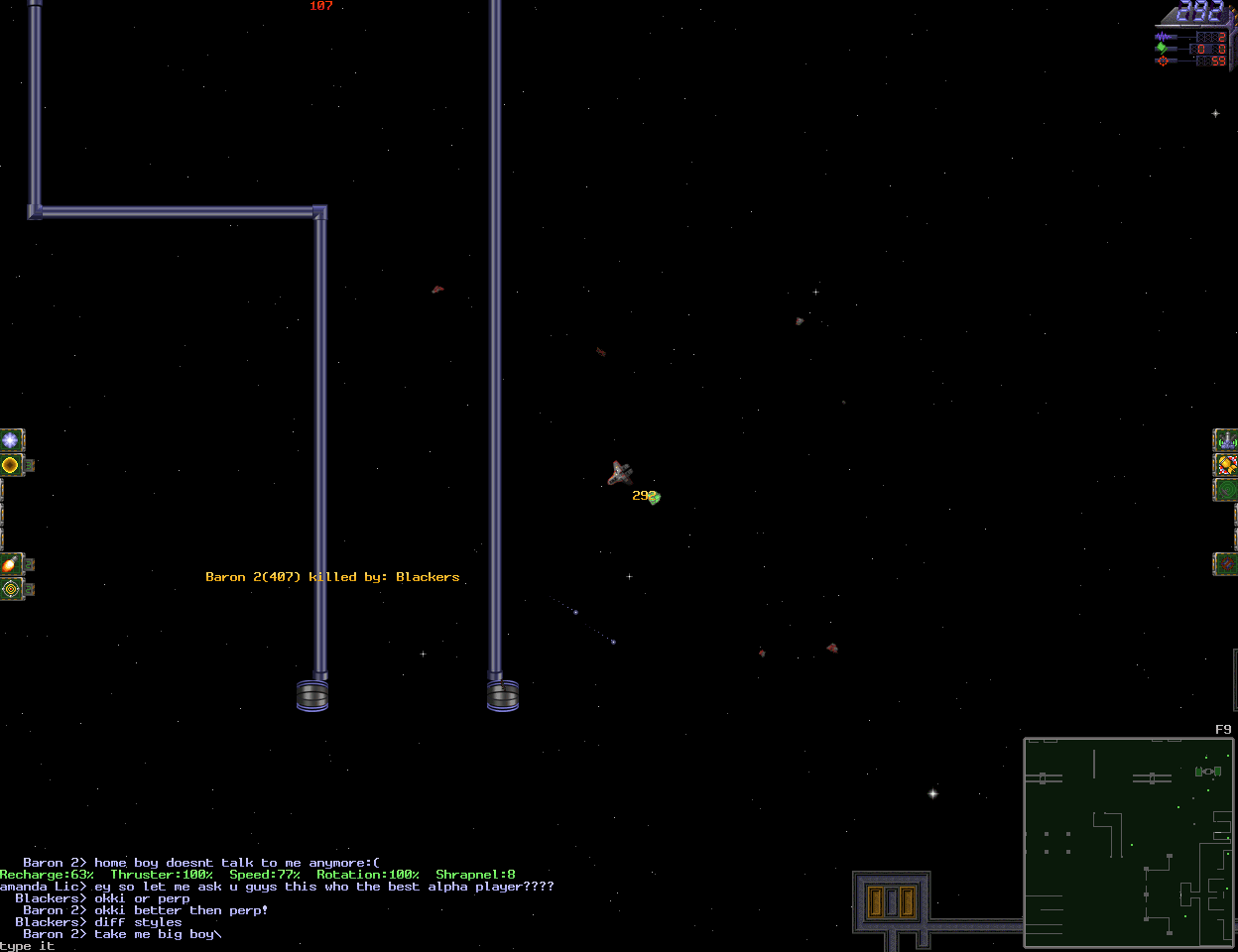Viewport: 1238px width, 952px height.
Task: Click the golden bomb weapon icon
Action: 1226,464
